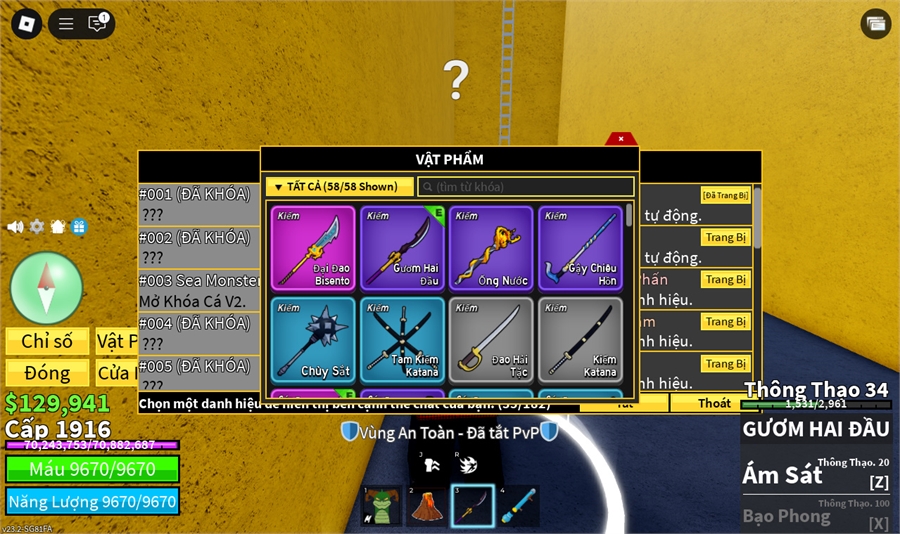Select the Đao Hải Tặc cutlass
900x534 pixels.
click(x=490, y=339)
